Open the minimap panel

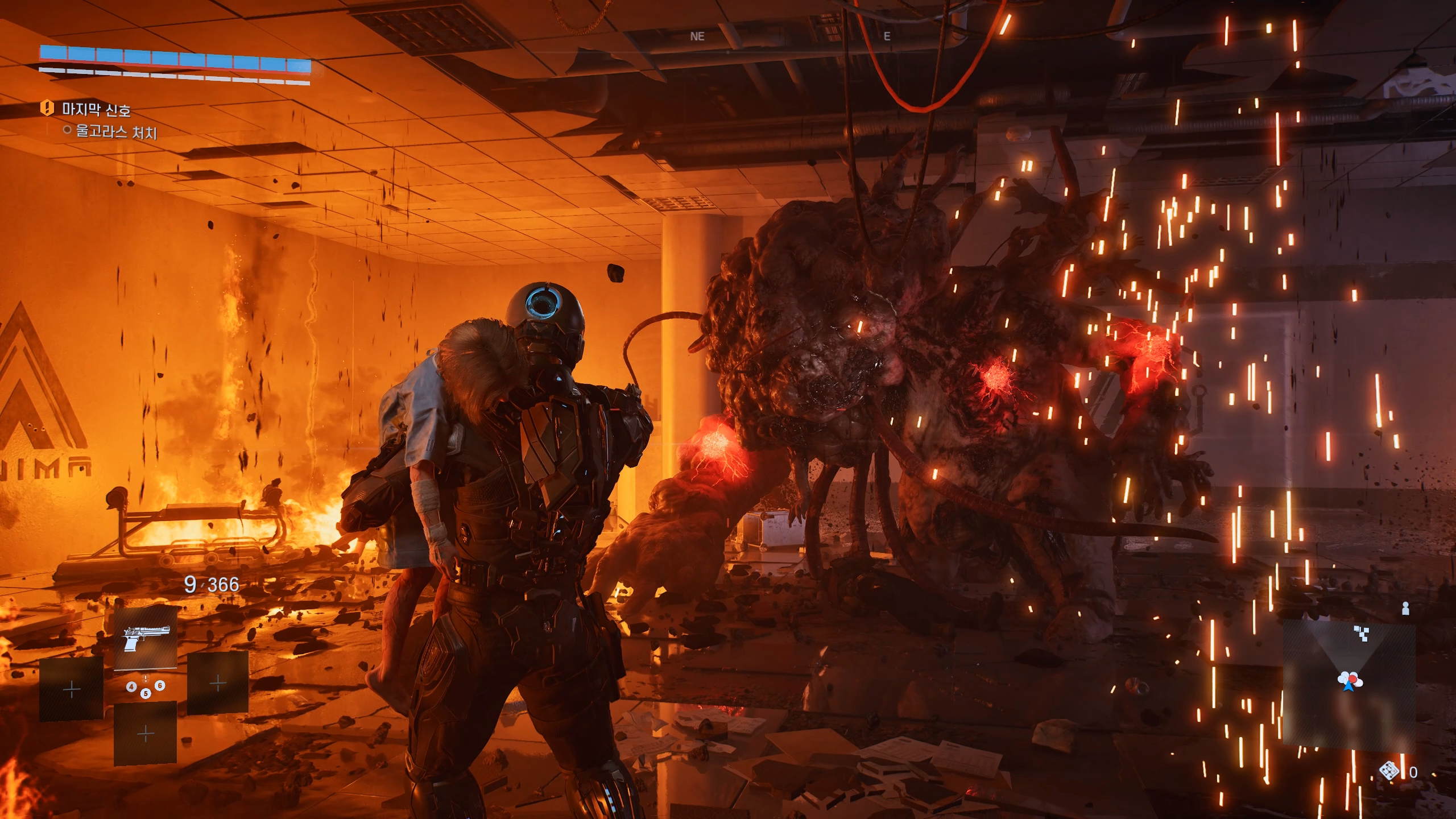click(1349, 682)
